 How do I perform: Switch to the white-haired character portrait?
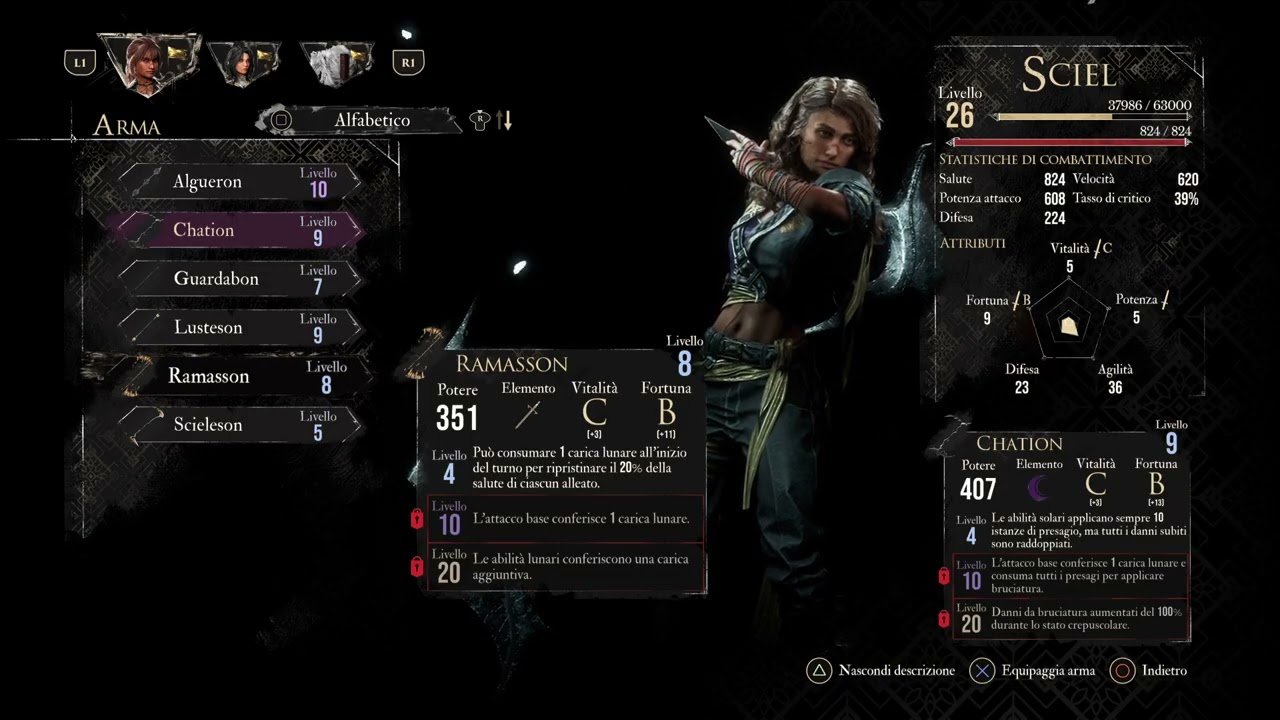(338, 64)
